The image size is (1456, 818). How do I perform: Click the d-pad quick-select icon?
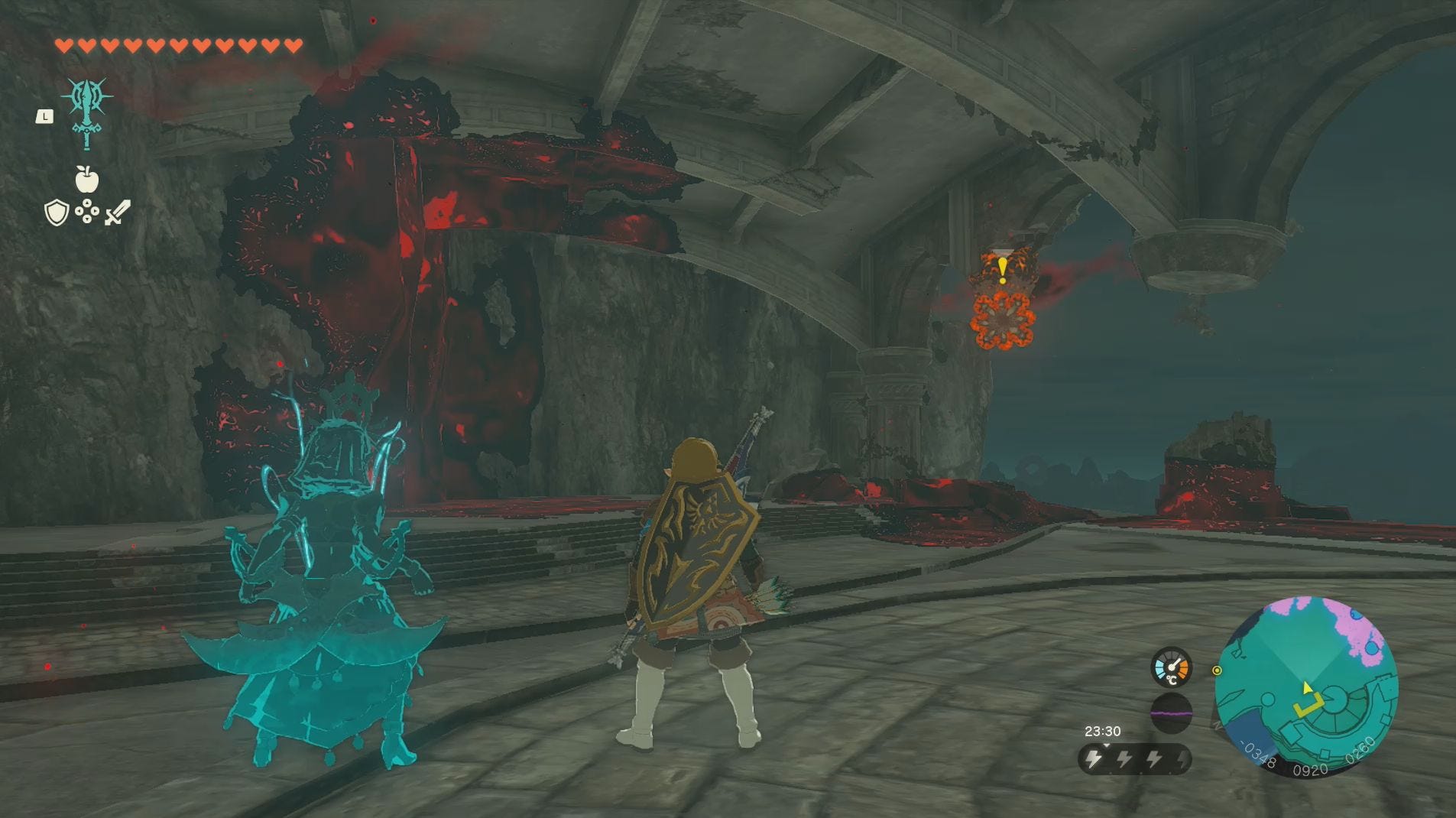coord(87,211)
